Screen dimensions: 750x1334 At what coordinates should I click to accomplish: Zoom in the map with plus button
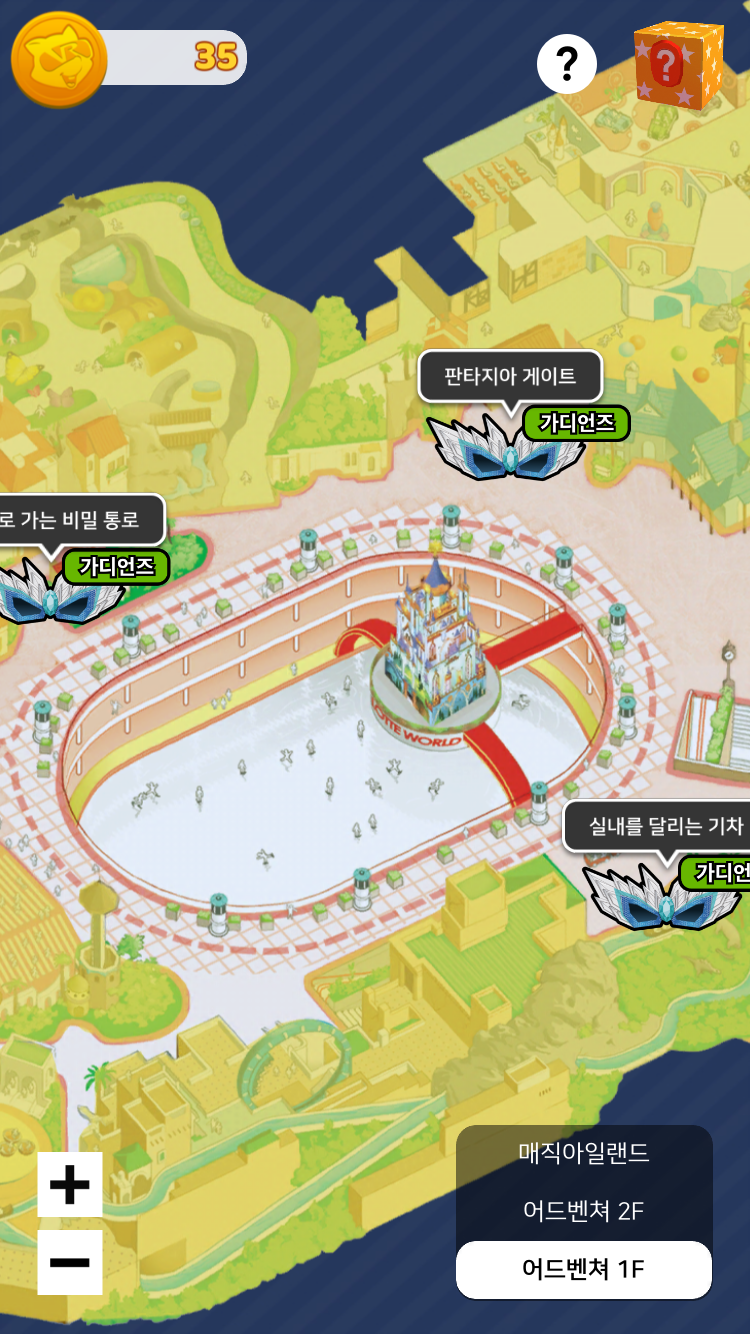(70, 1185)
